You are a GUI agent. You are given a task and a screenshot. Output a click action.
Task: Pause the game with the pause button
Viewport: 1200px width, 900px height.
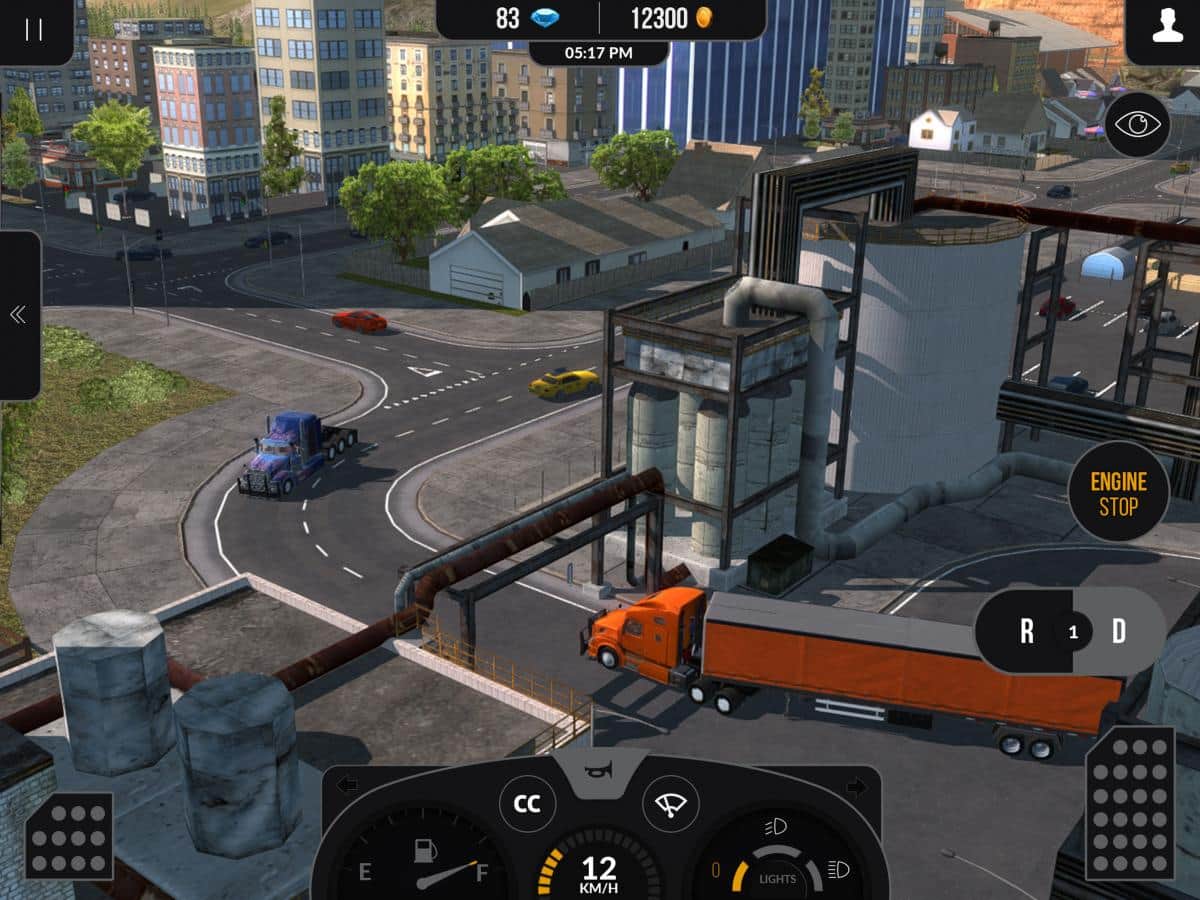(34, 29)
